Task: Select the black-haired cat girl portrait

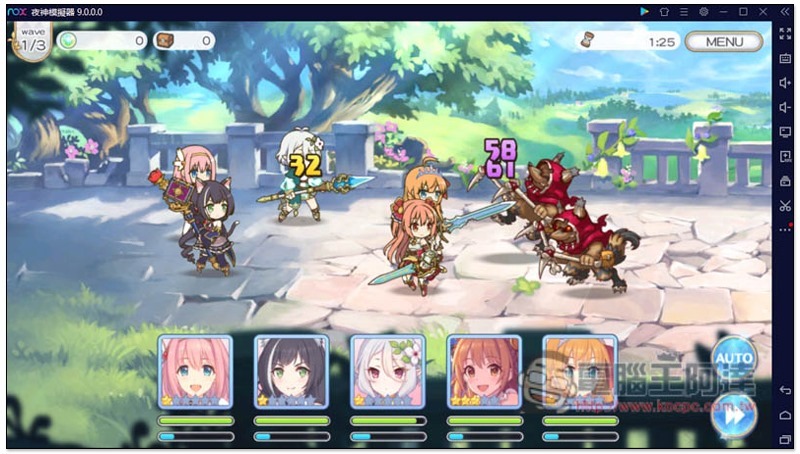Action: (x=291, y=371)
